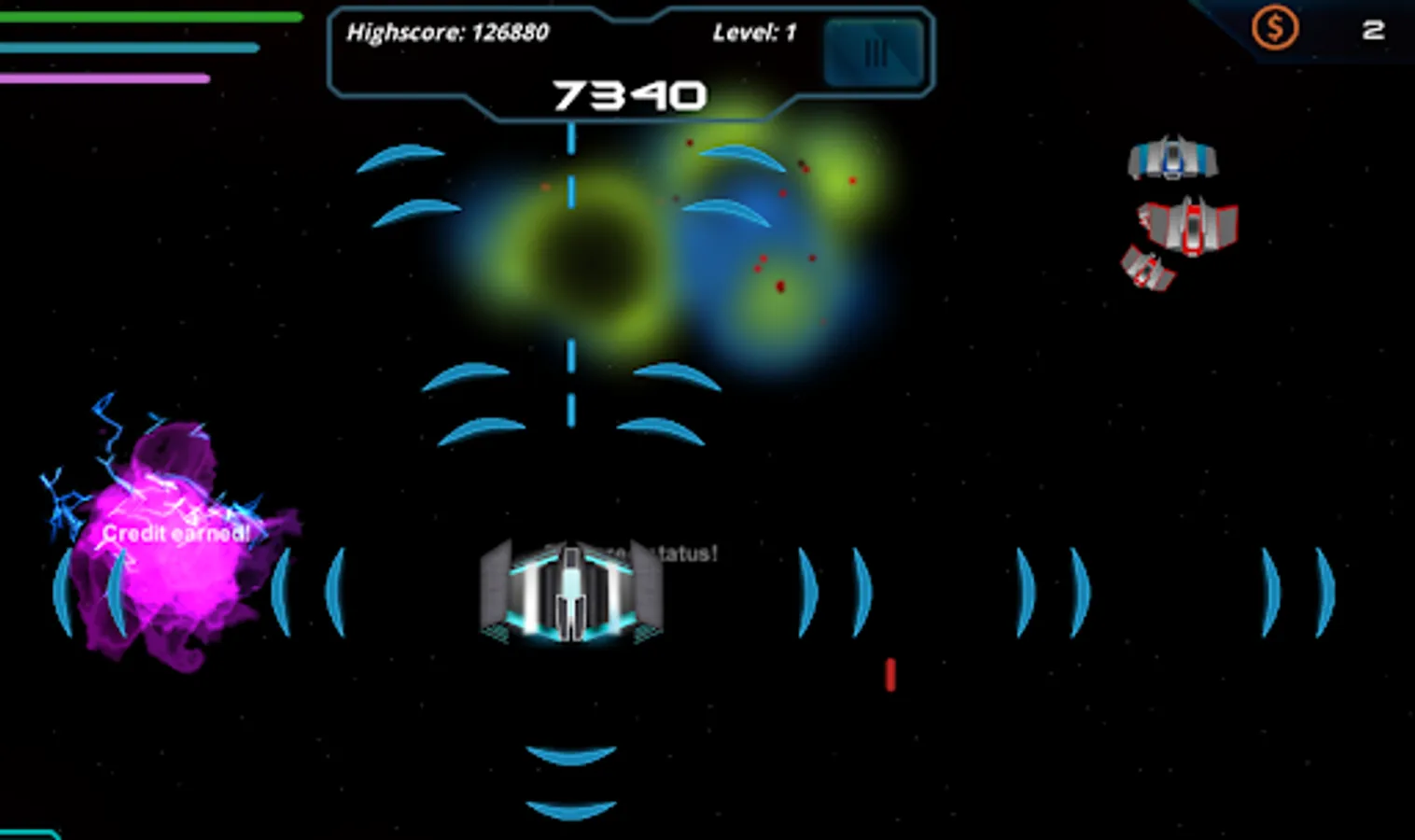Image resolution: width=1415 pixels, height=840 pixels.
Task: Tap the cyan shield bar
Action: (131, 46)
